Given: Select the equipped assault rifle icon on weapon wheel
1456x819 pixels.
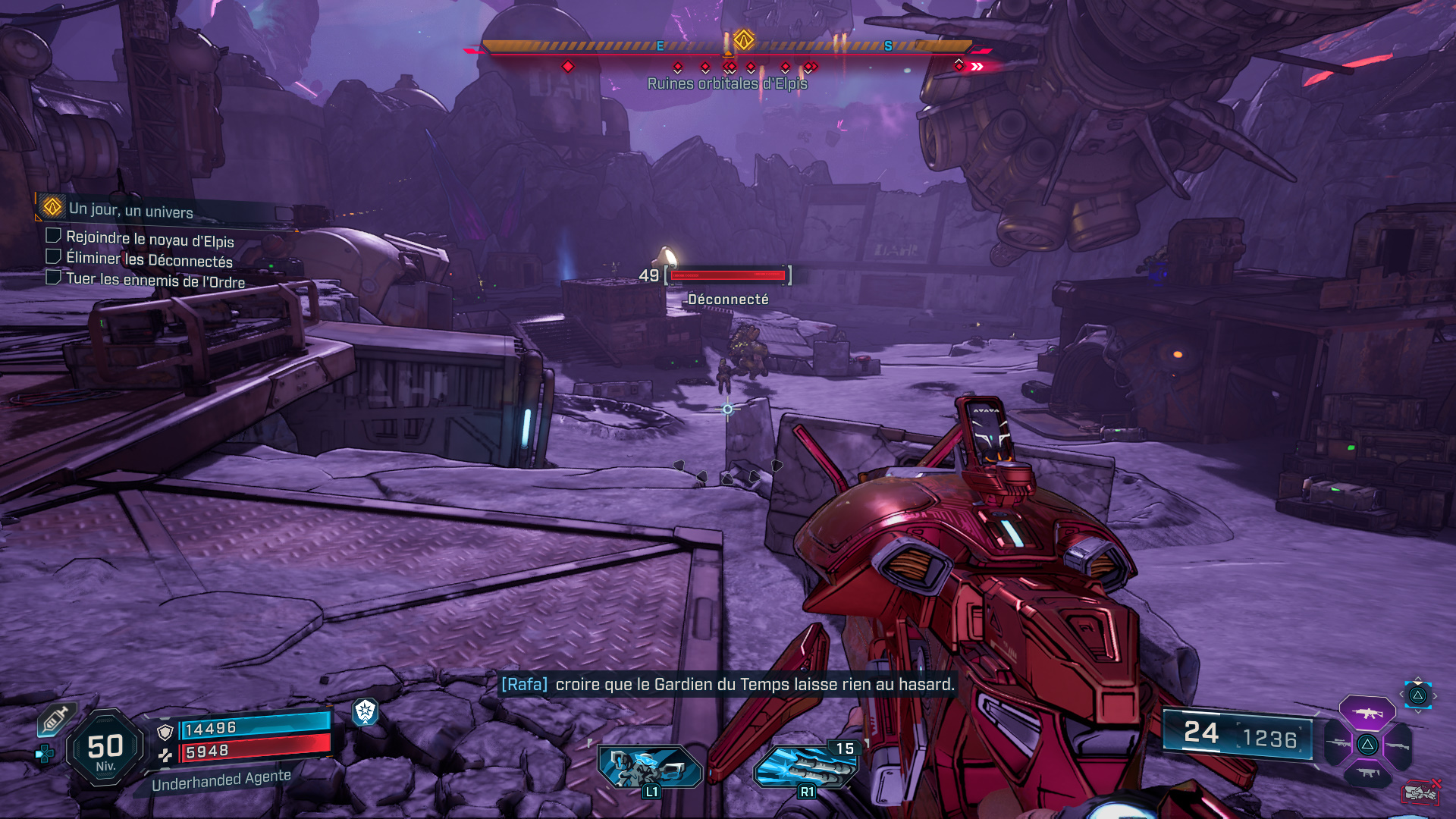Looking at the screenshot, I should [x=1367, y=713].
